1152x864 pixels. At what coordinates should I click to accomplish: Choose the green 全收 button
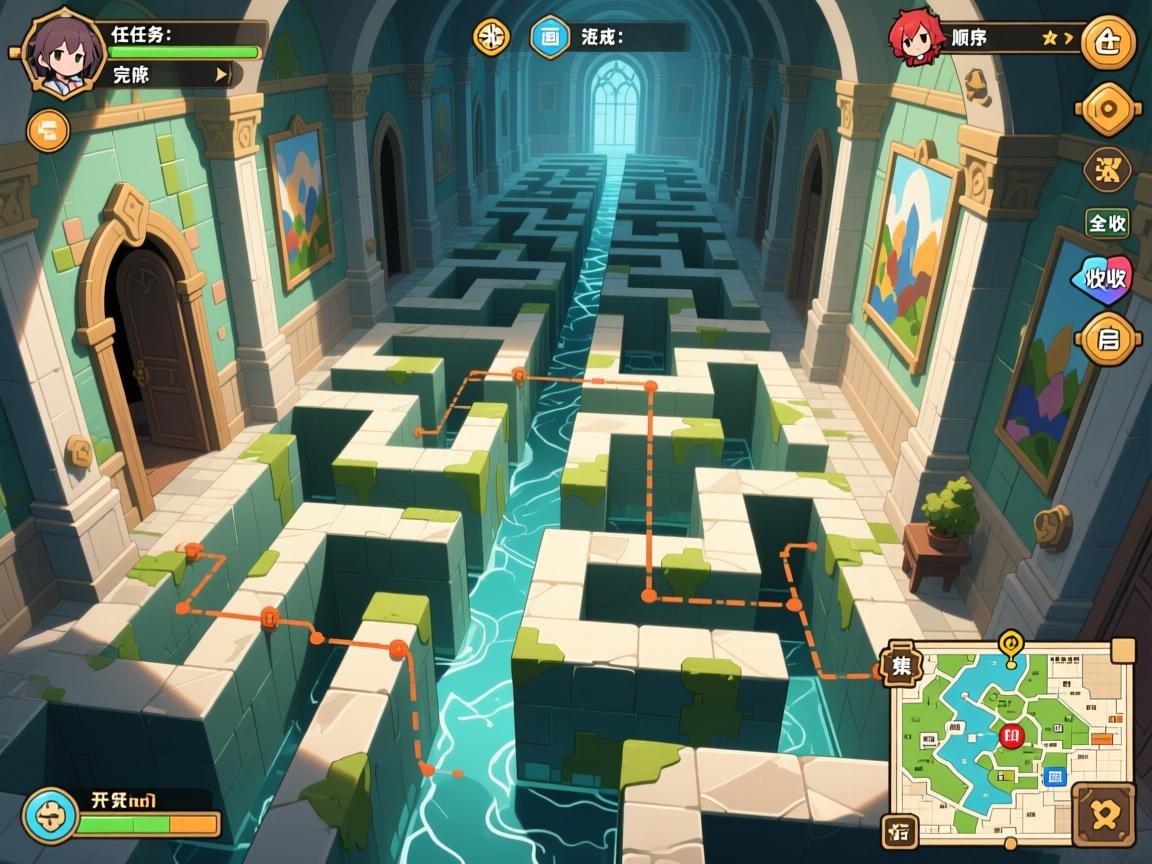[1107, 223]
